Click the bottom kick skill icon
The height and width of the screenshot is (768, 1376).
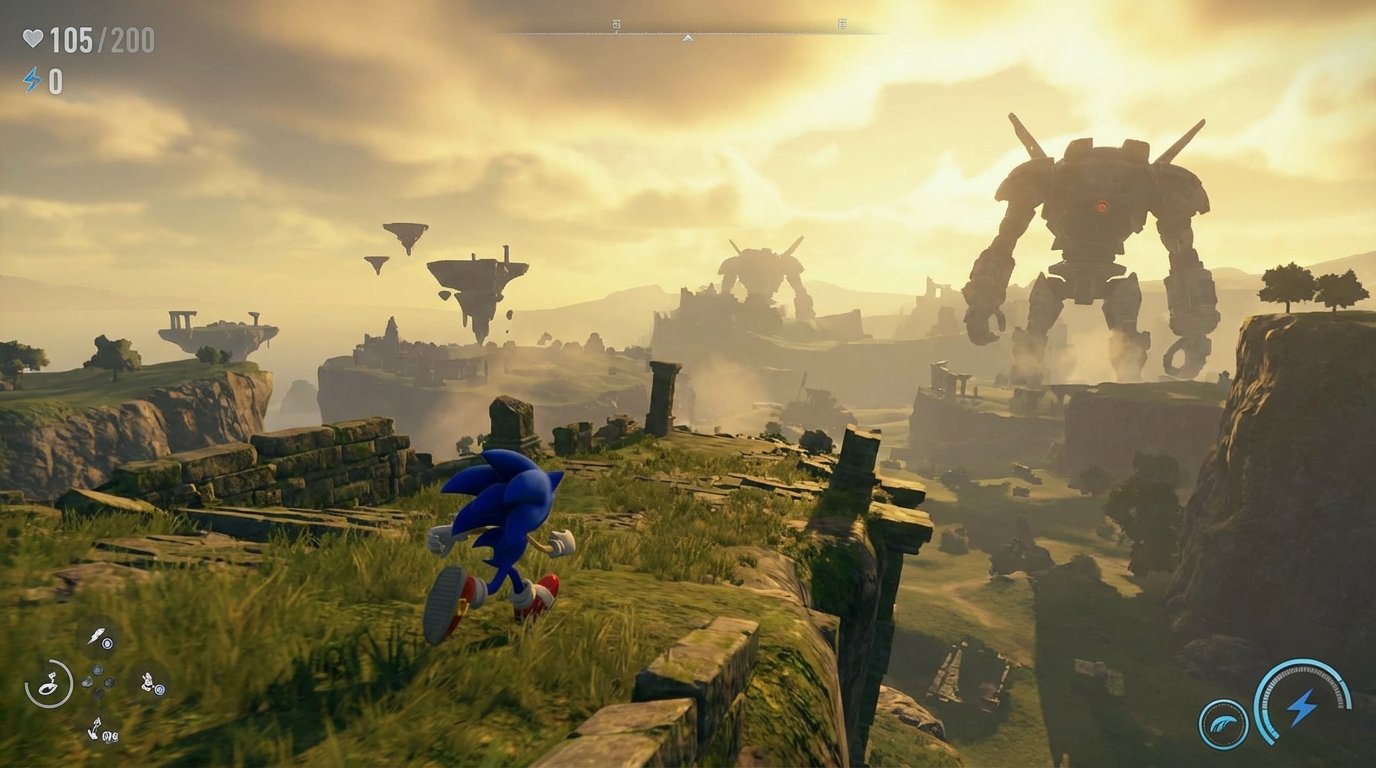click(96, 729)
